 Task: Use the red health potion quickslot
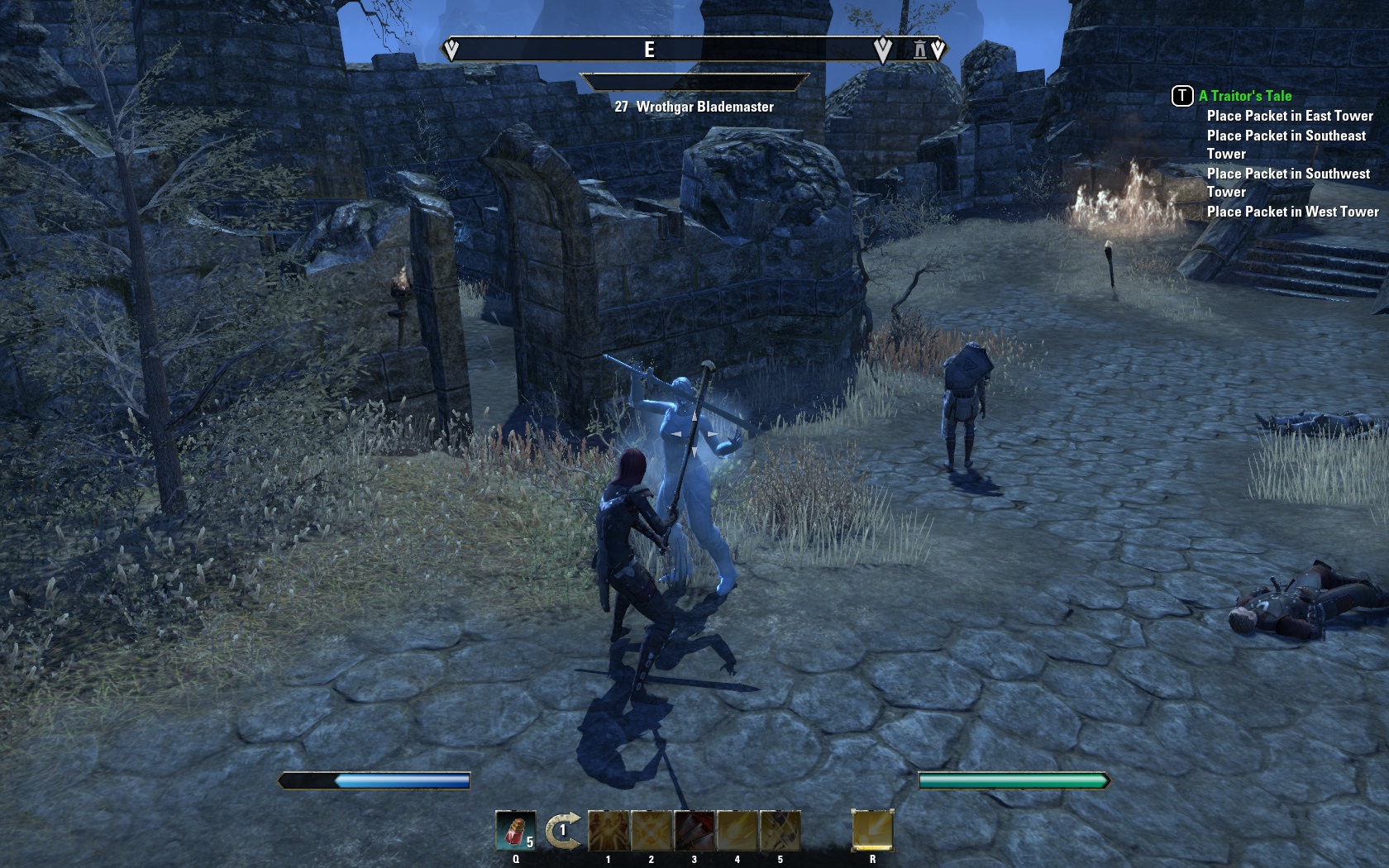coord(515,831)
